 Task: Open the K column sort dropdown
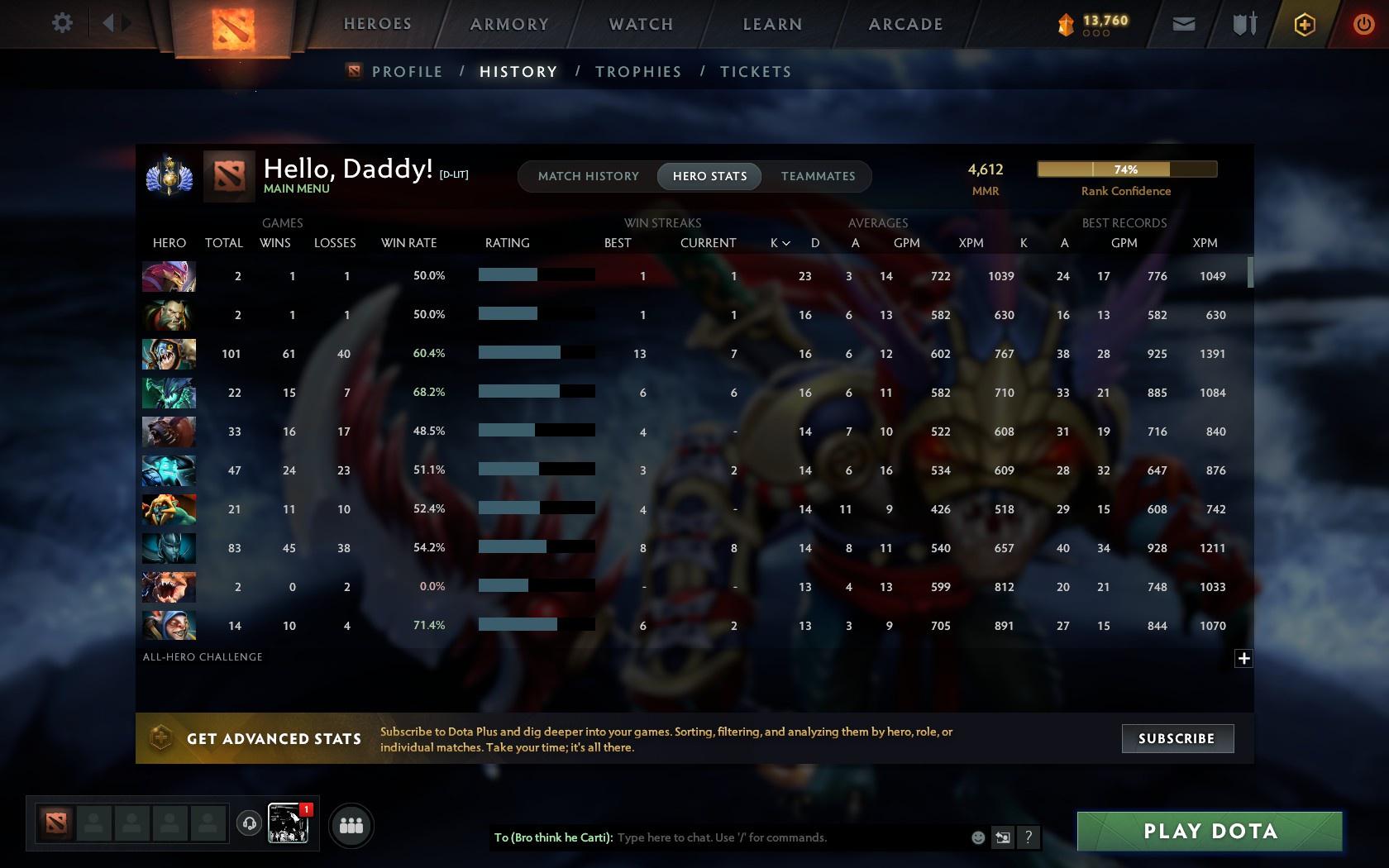coord(778,243)
